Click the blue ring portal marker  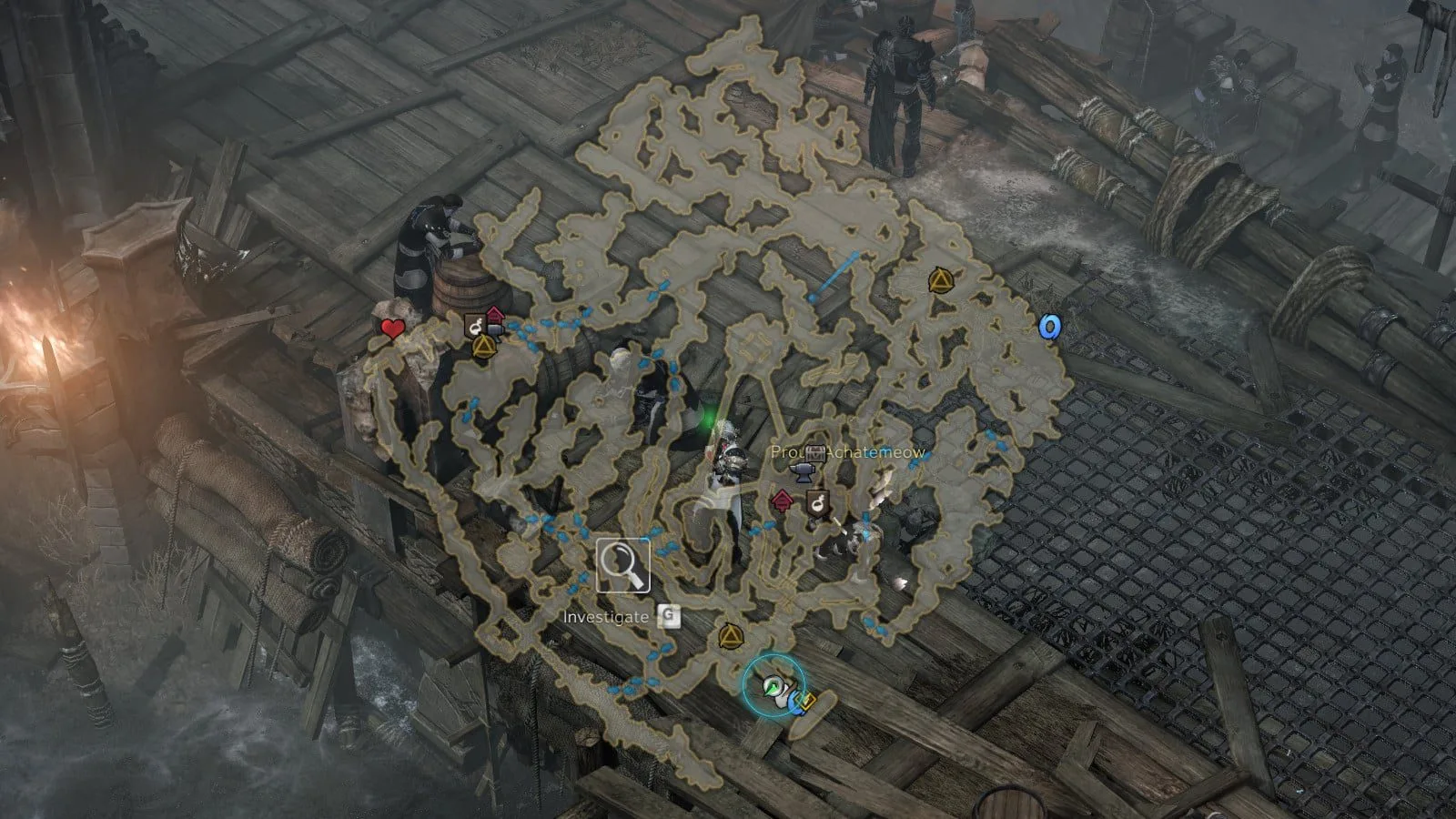1051,327
